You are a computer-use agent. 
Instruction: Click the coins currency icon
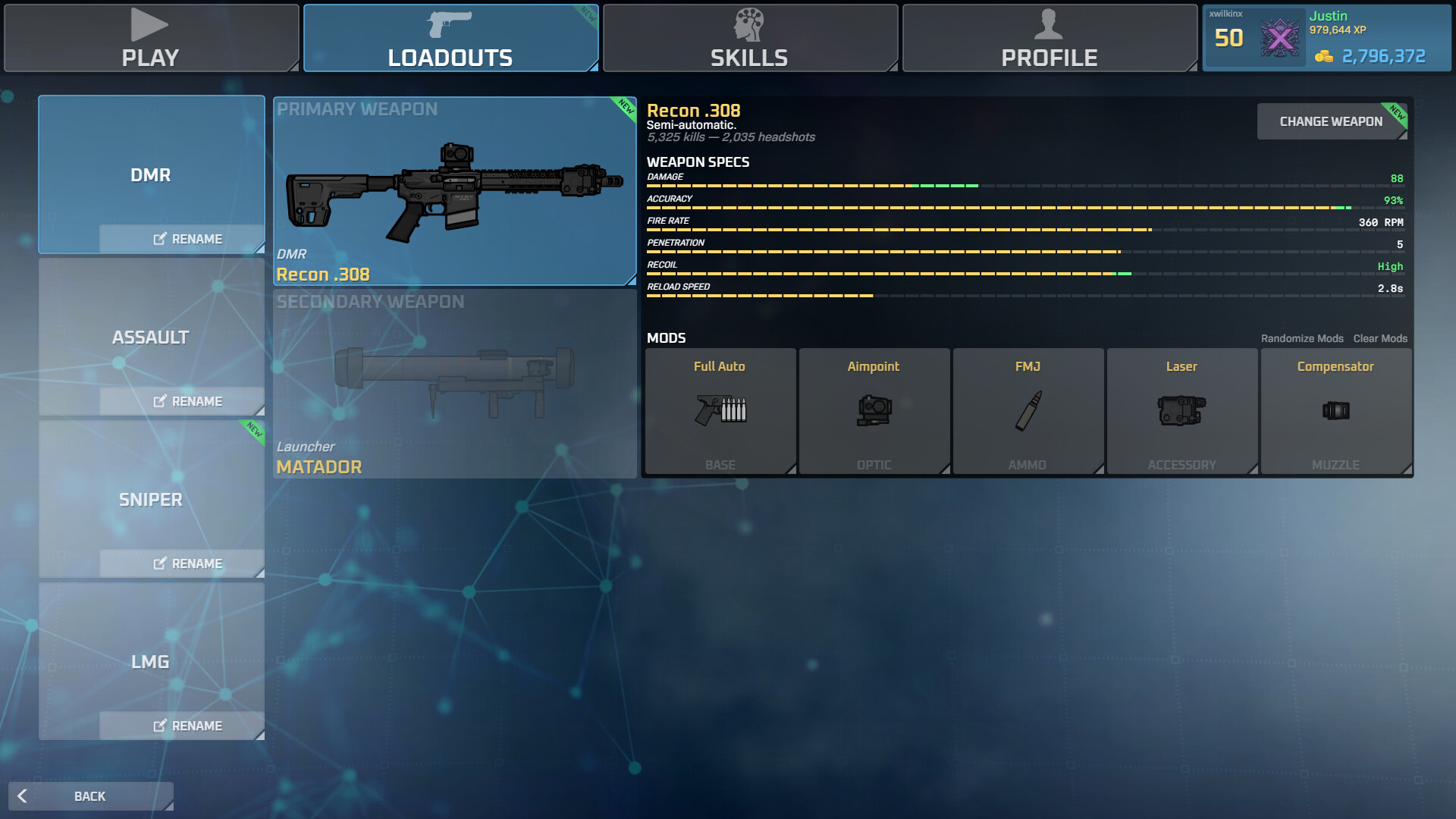pos(1324,56)
